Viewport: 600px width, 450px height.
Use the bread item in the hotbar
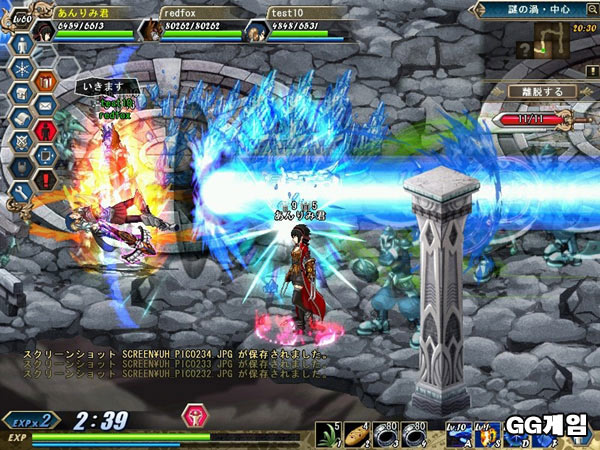tap(356, 432)
